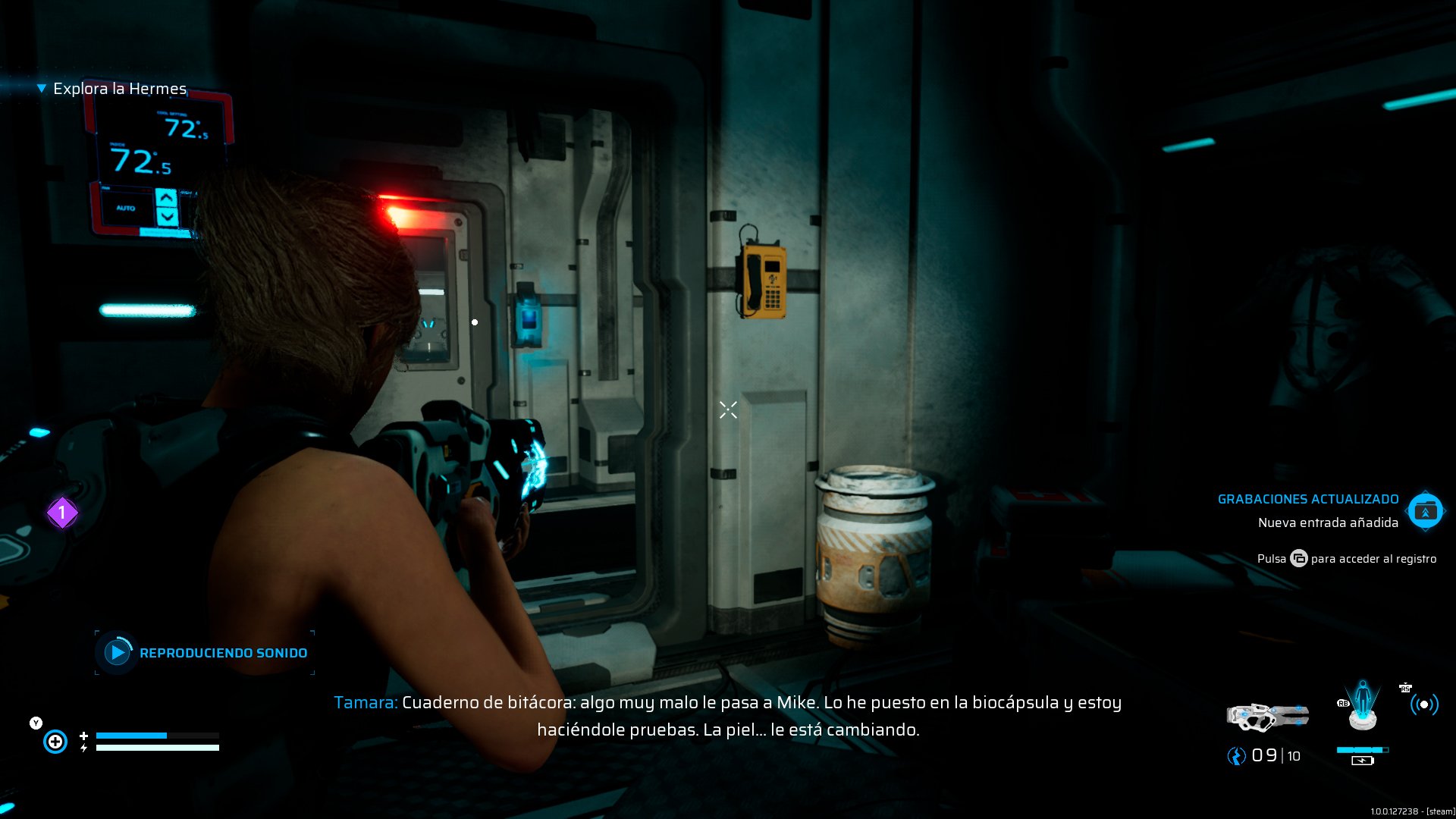This screenshot has height=819, width=1456.
Task: Activate the hologram decoy gadget icon
Action: (x=1363, y=705)
